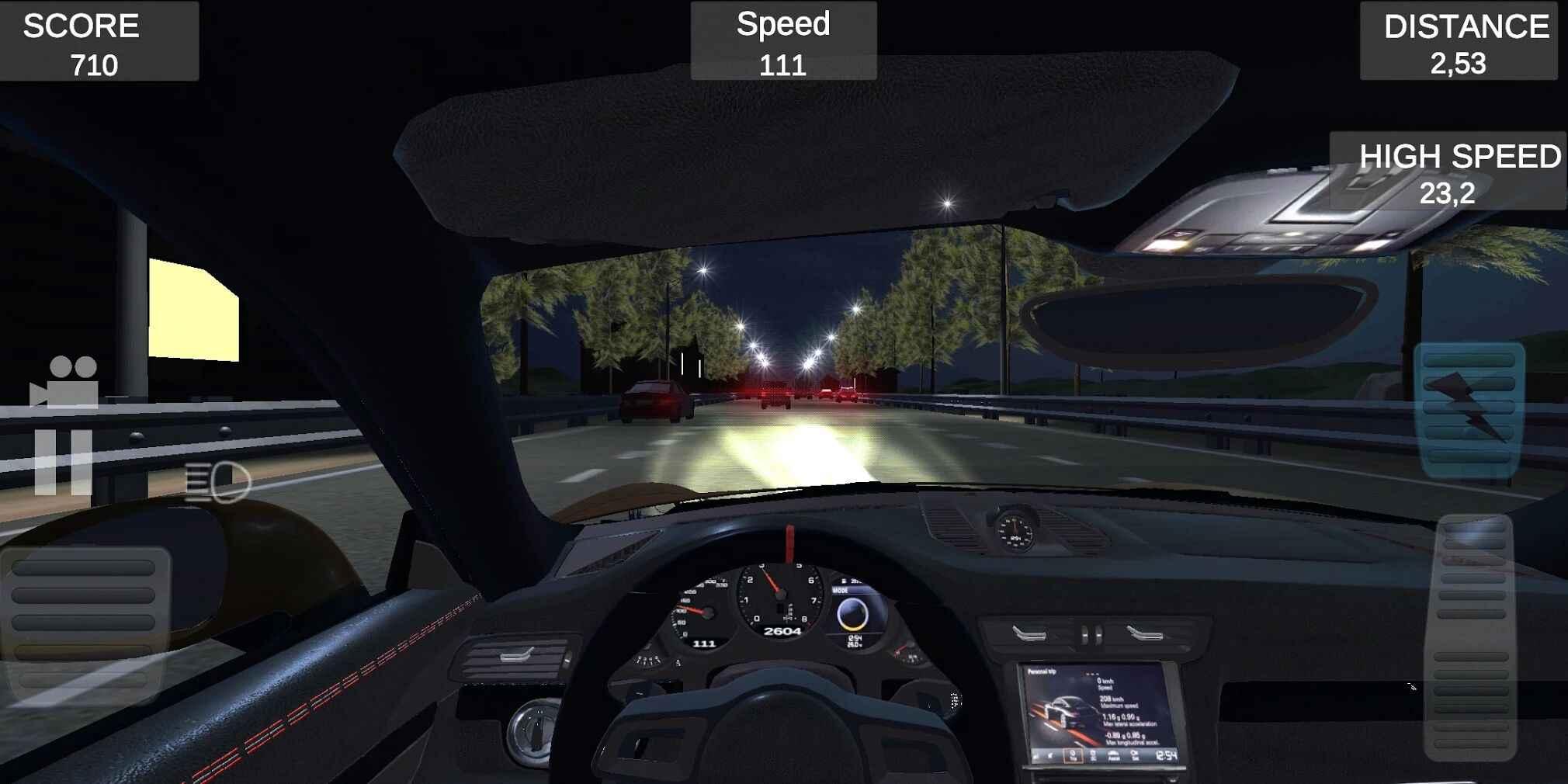
Task: Open the media item in the console menu bar
Action: (x=1049, y=755)
